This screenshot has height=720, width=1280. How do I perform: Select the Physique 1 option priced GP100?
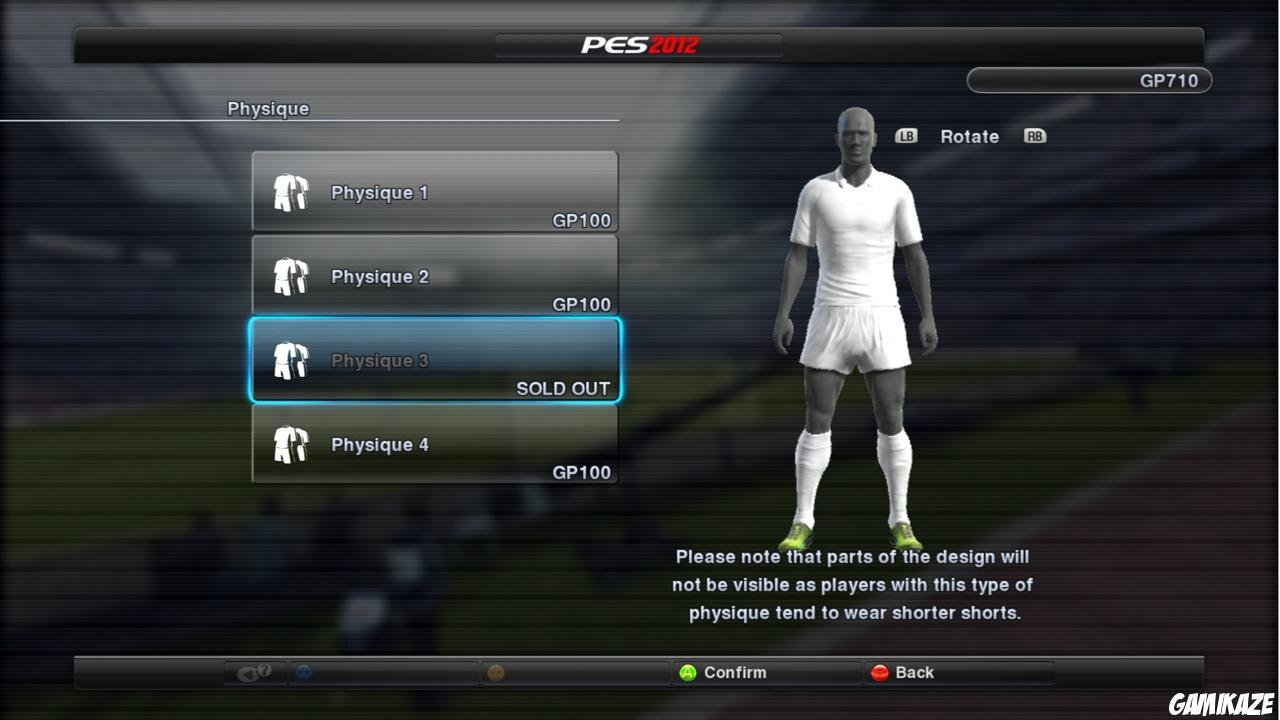pyautogui.click(x=435, y=192)
